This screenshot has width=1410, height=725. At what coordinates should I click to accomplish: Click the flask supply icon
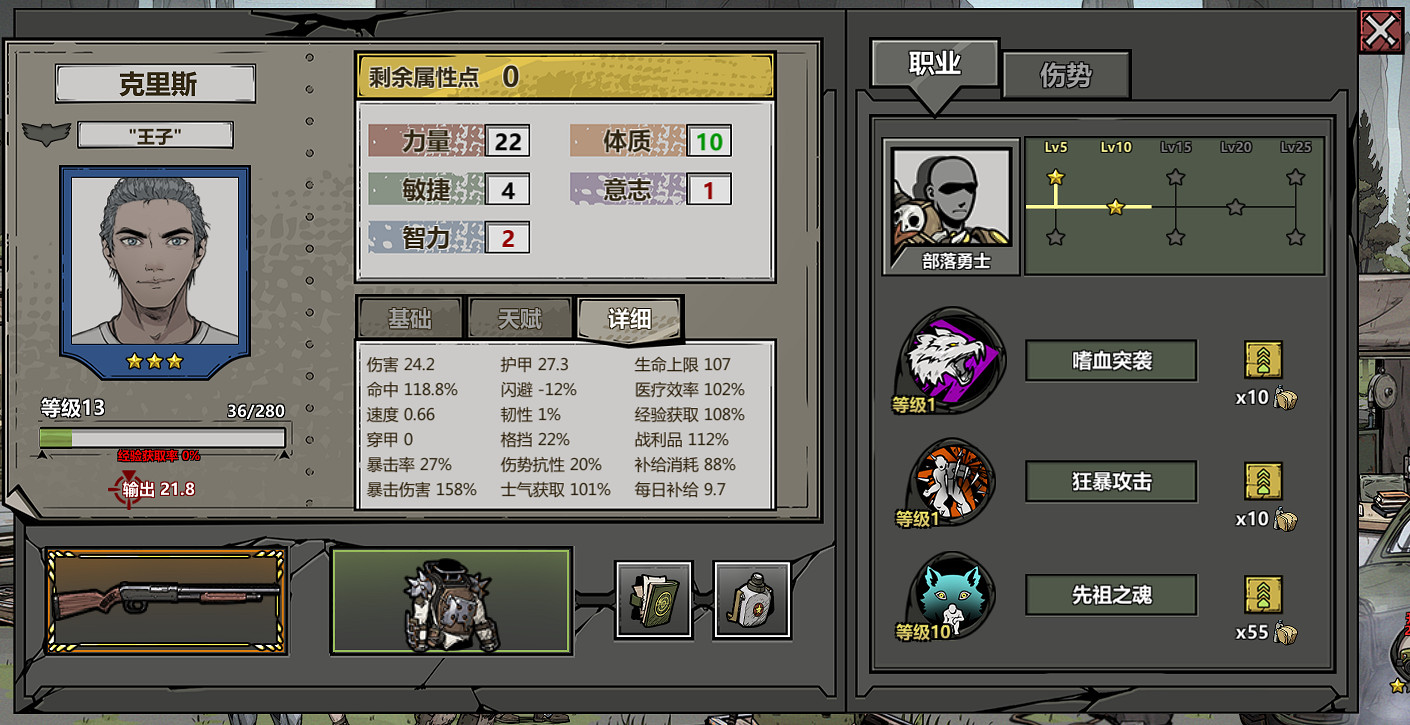[752, 601]
